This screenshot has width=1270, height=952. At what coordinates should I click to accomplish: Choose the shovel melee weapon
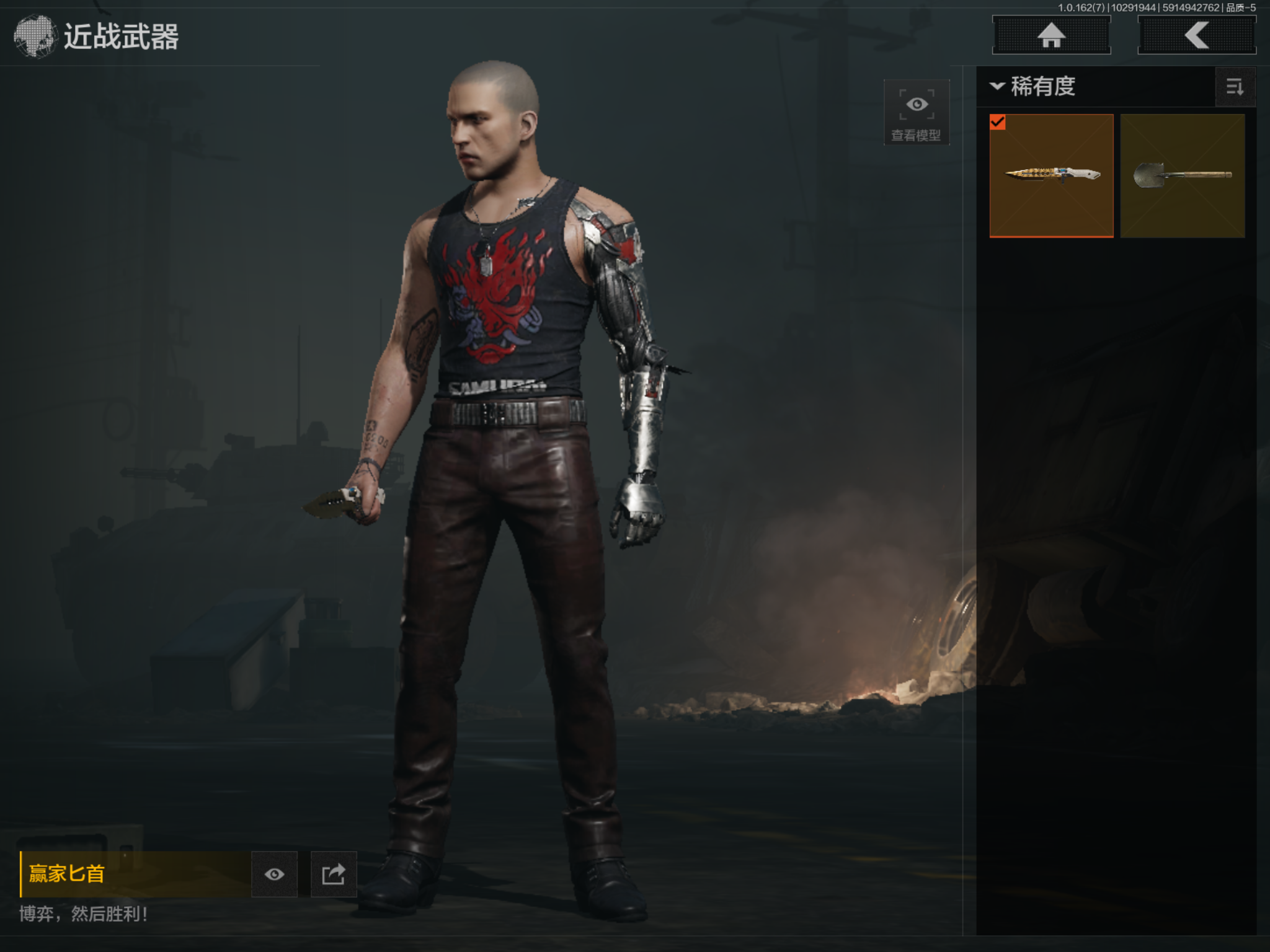(x=1182, y=175)
